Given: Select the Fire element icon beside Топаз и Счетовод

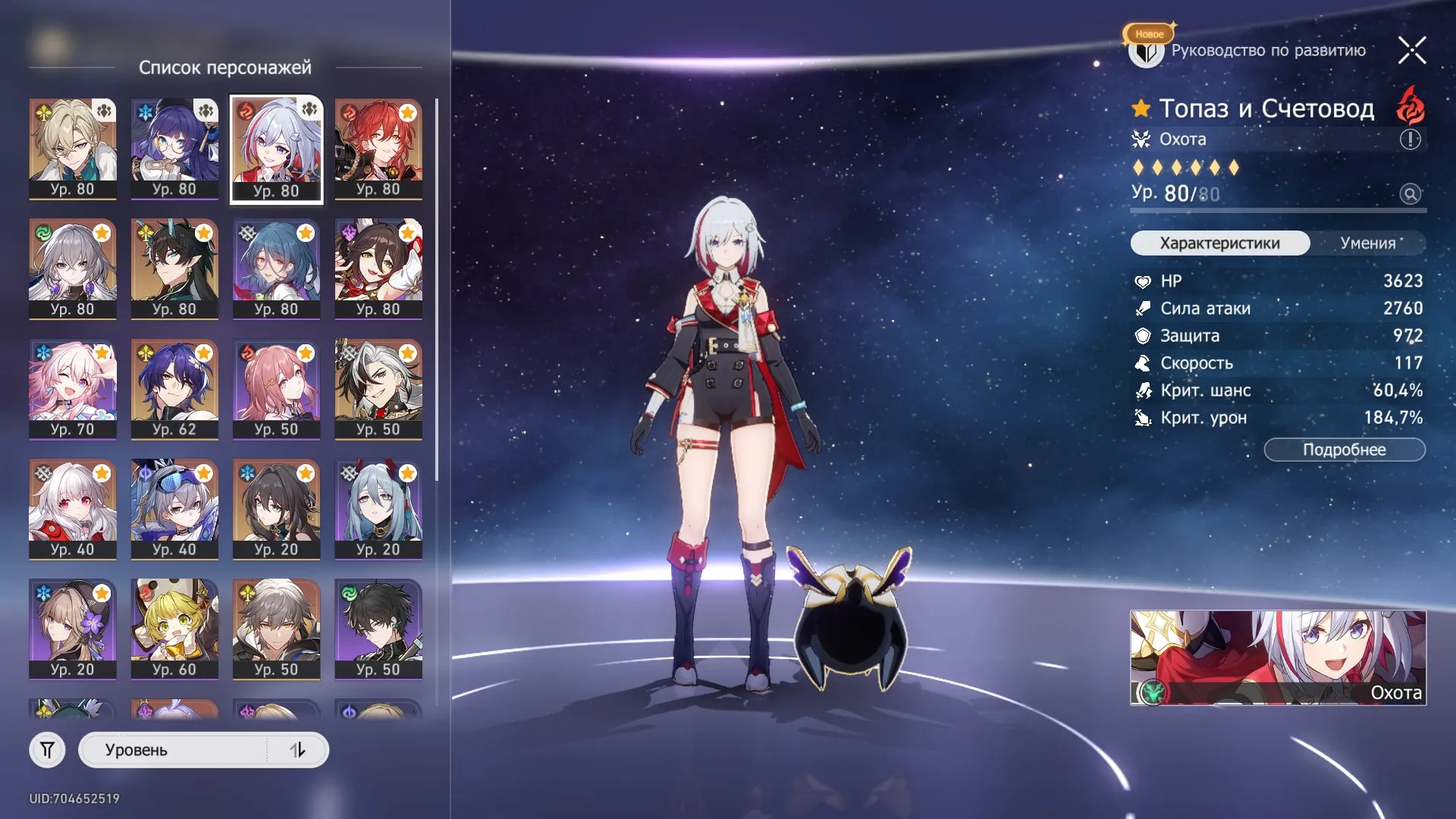Looking at the screenshot, I should [1408, 107].
